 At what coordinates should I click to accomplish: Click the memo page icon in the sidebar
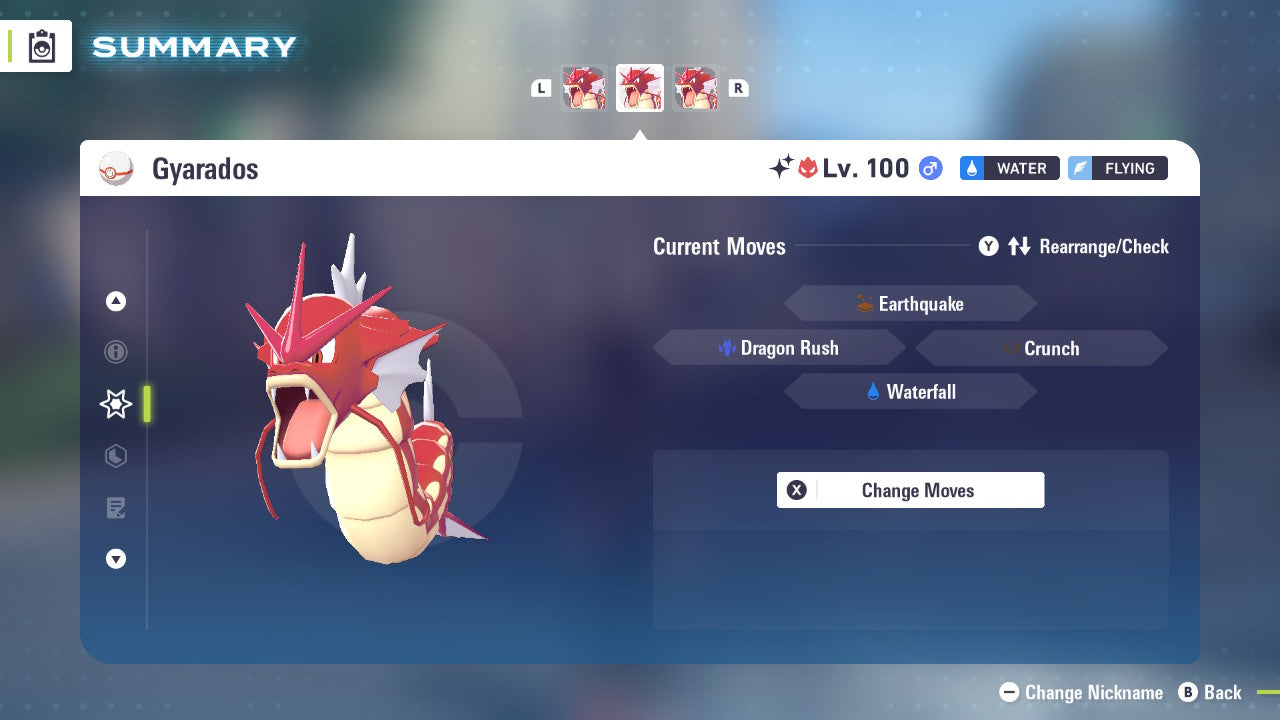click(x=115, y=508)
